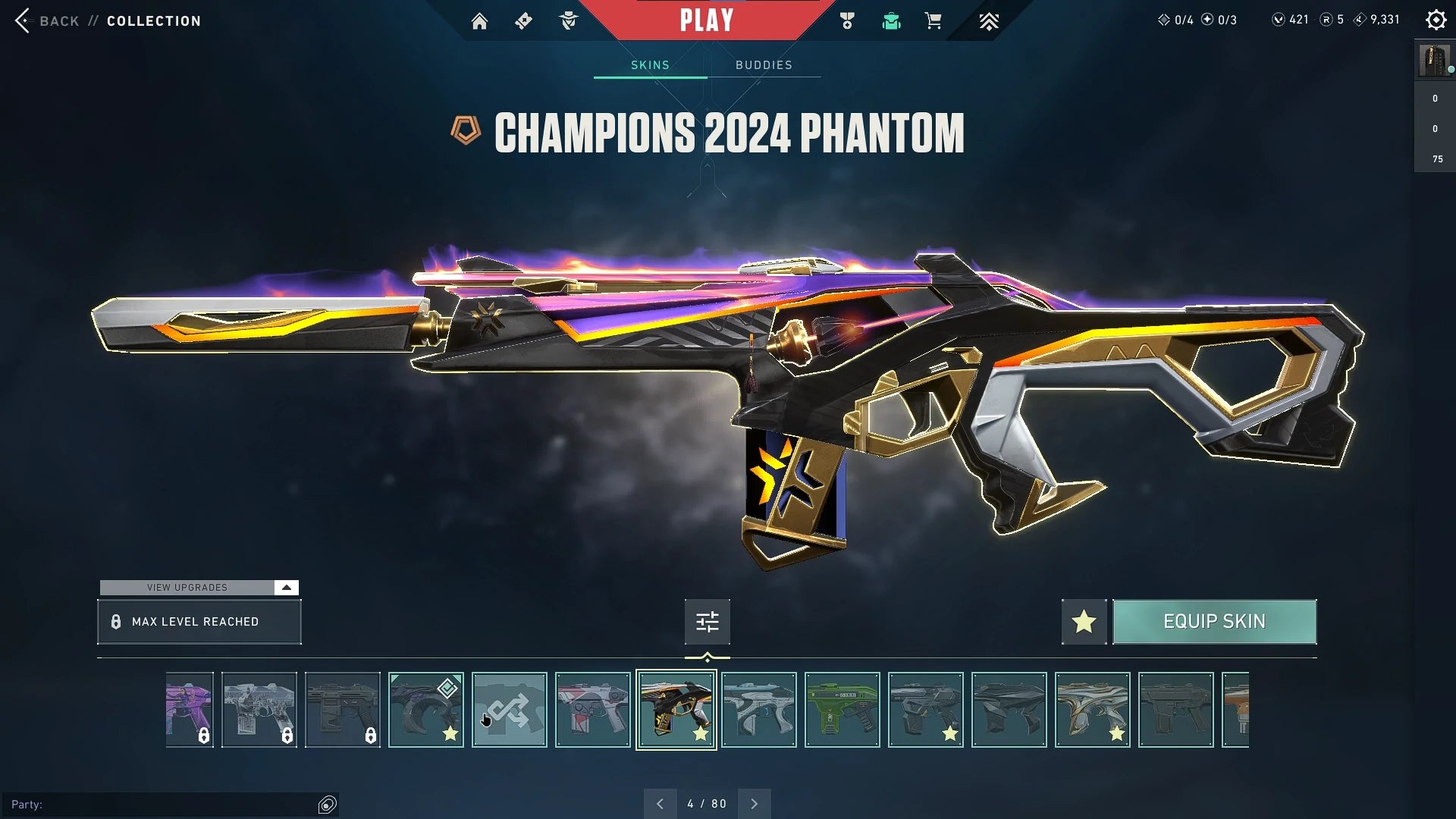Go to previous page with left chevron
Image resolution: width=1456 pixels, height=819 pixels.
click(x=661, y=803)
